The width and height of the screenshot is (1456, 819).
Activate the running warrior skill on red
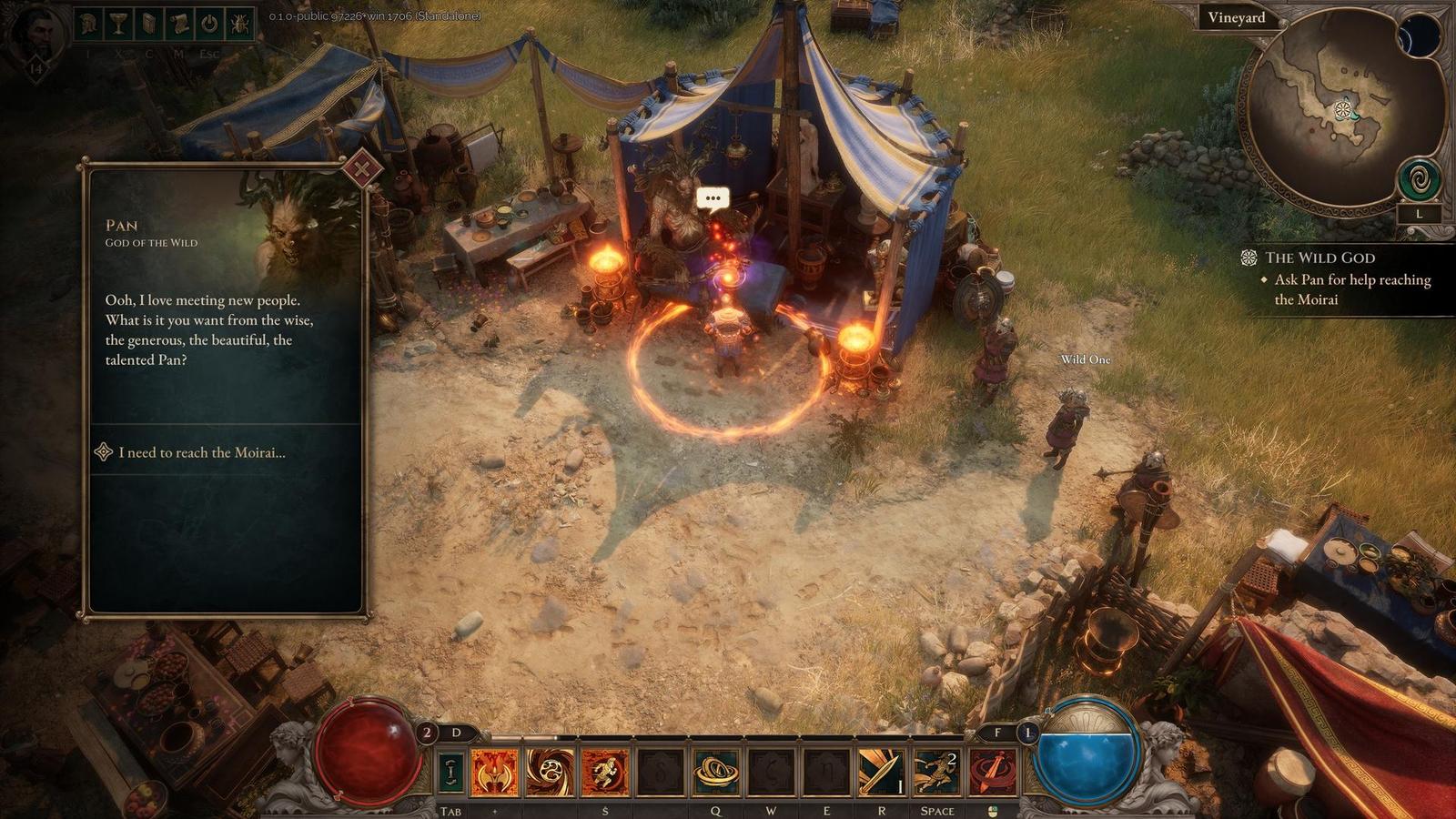point(605,772)
